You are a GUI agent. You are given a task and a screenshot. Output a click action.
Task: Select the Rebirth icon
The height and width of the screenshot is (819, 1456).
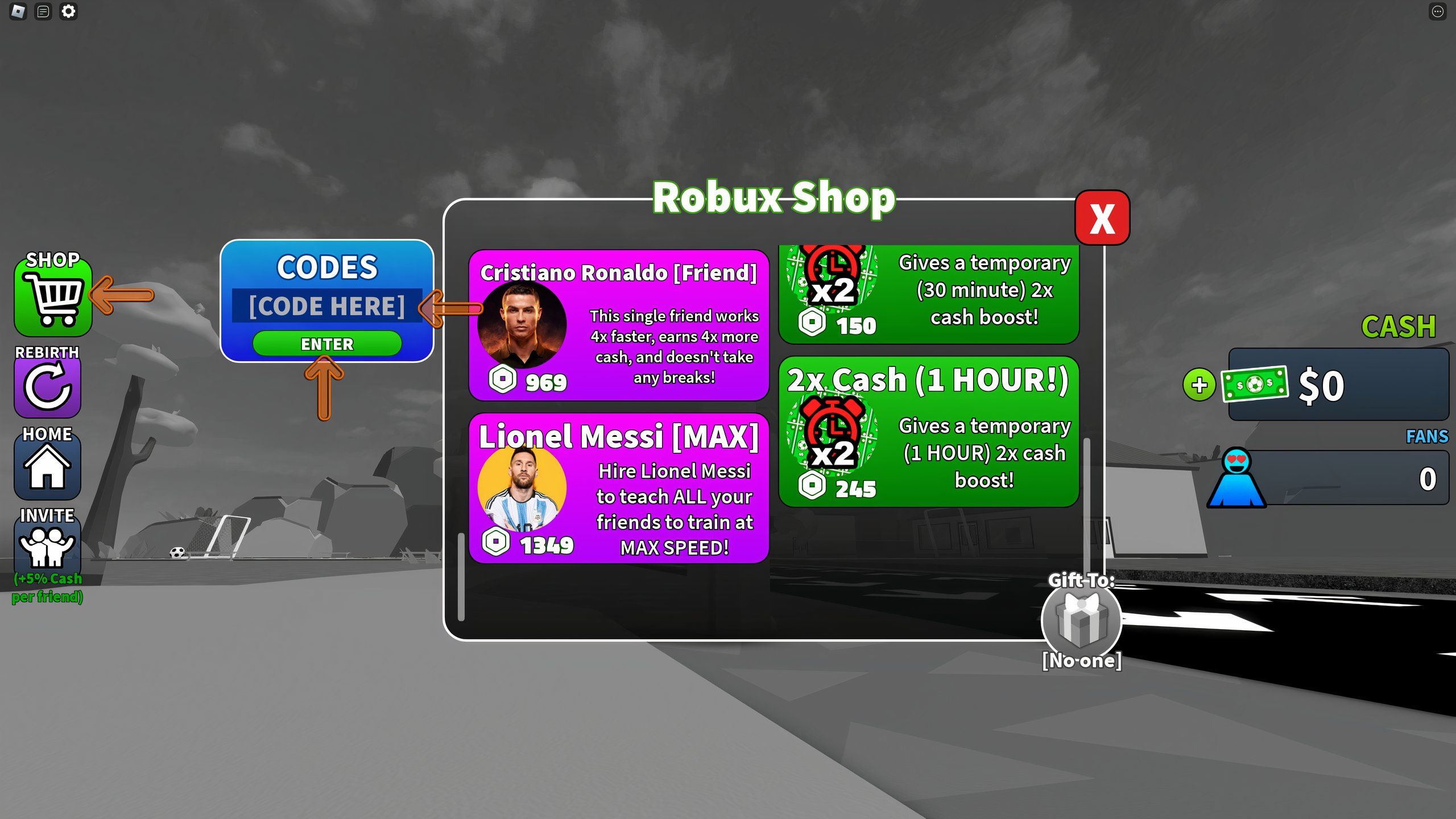pos(48,387)
